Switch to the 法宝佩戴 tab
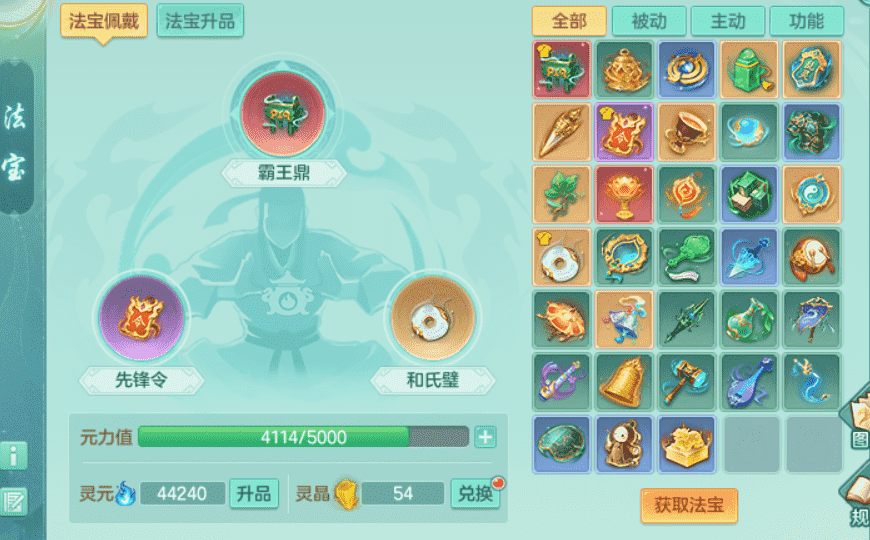 coord(104,20)
